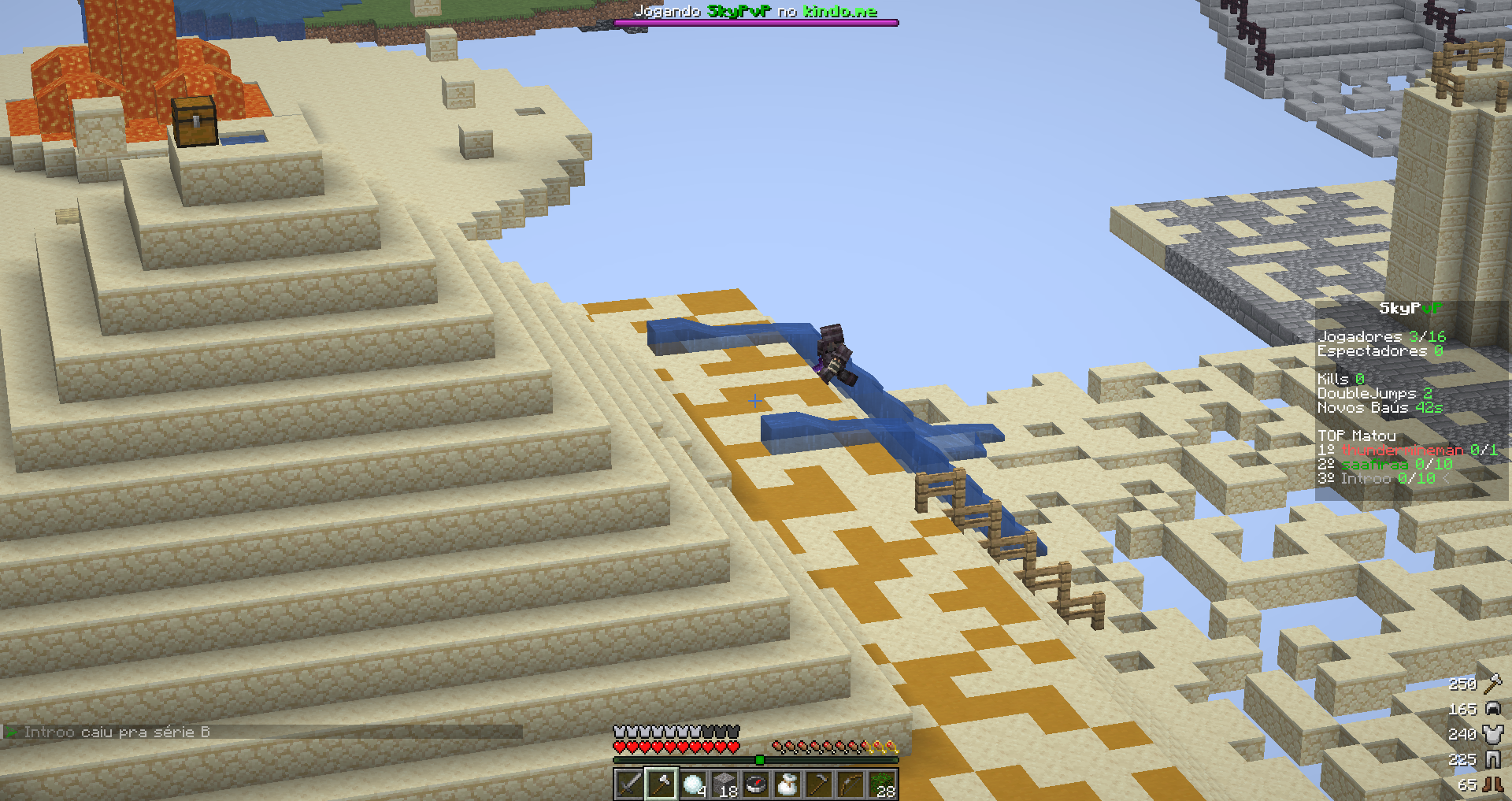Click saafiraa in the scoreboard ranking
Viewport: 1512px width, 801px height.
point(1374,464)
